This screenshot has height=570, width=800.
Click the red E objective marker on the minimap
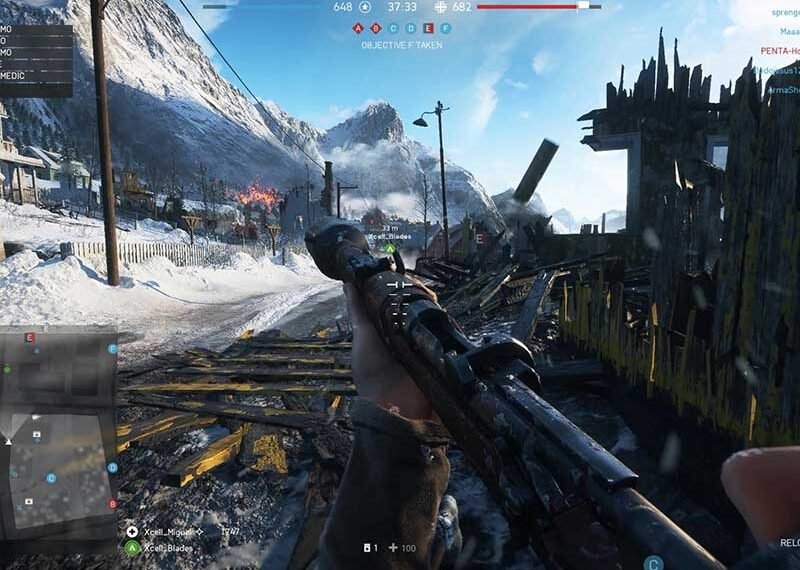[29, 338]
